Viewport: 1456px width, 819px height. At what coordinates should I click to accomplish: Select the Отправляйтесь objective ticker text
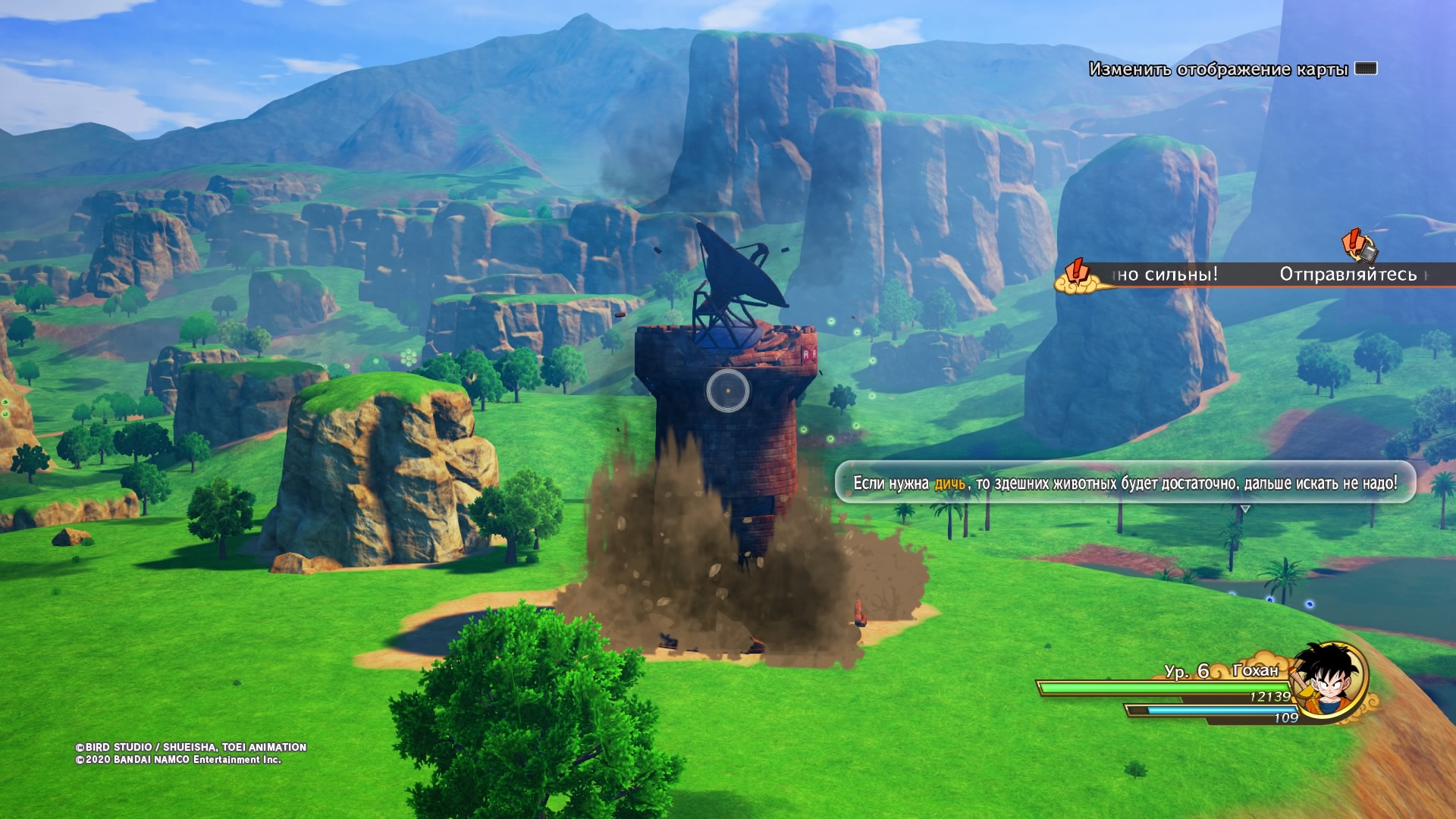[x=1348, y=275]
